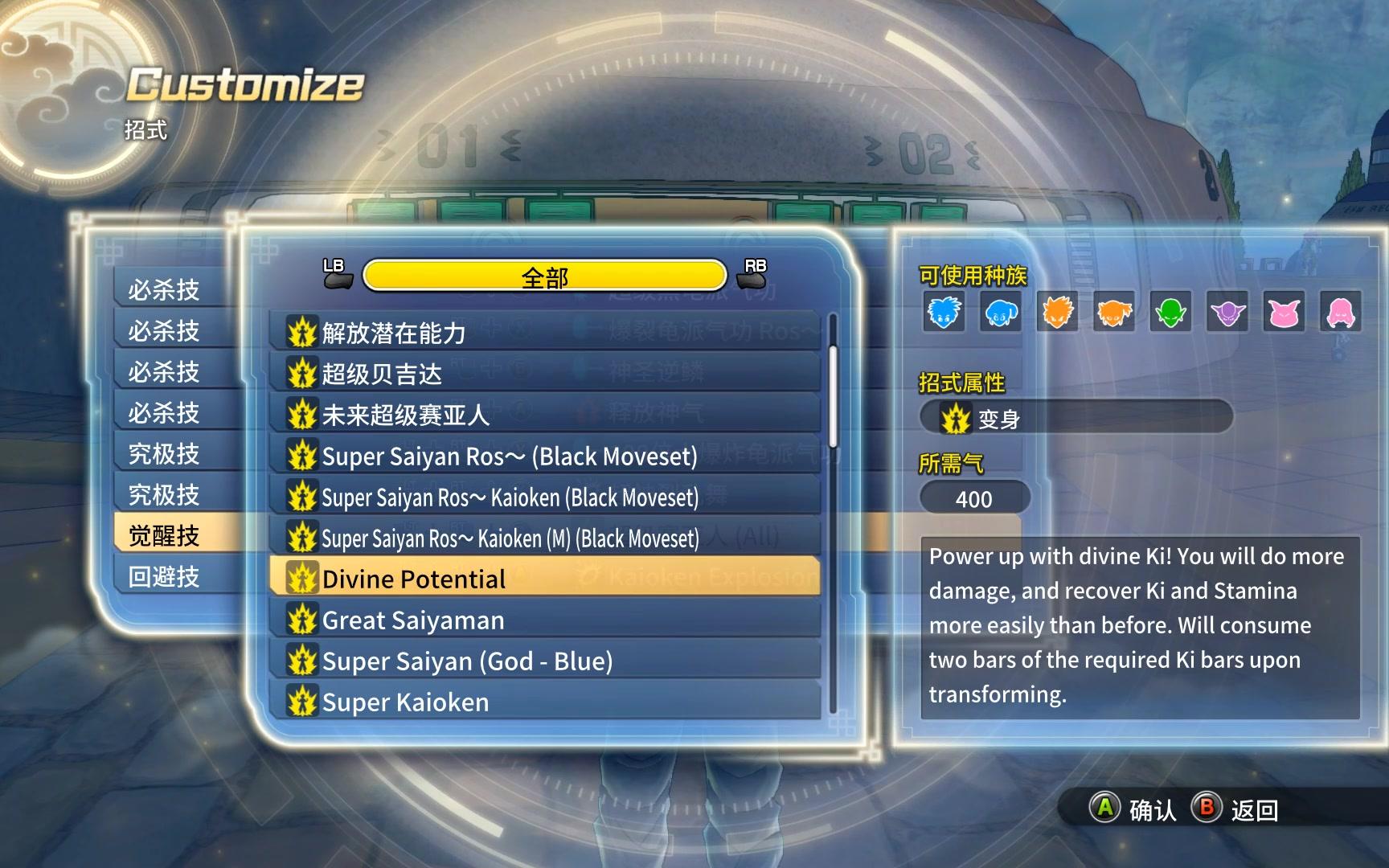The height and width of the screenshot is (868, 1389).
Task: Select the orange female Earthling icon
Action: tap(1114, 313)
